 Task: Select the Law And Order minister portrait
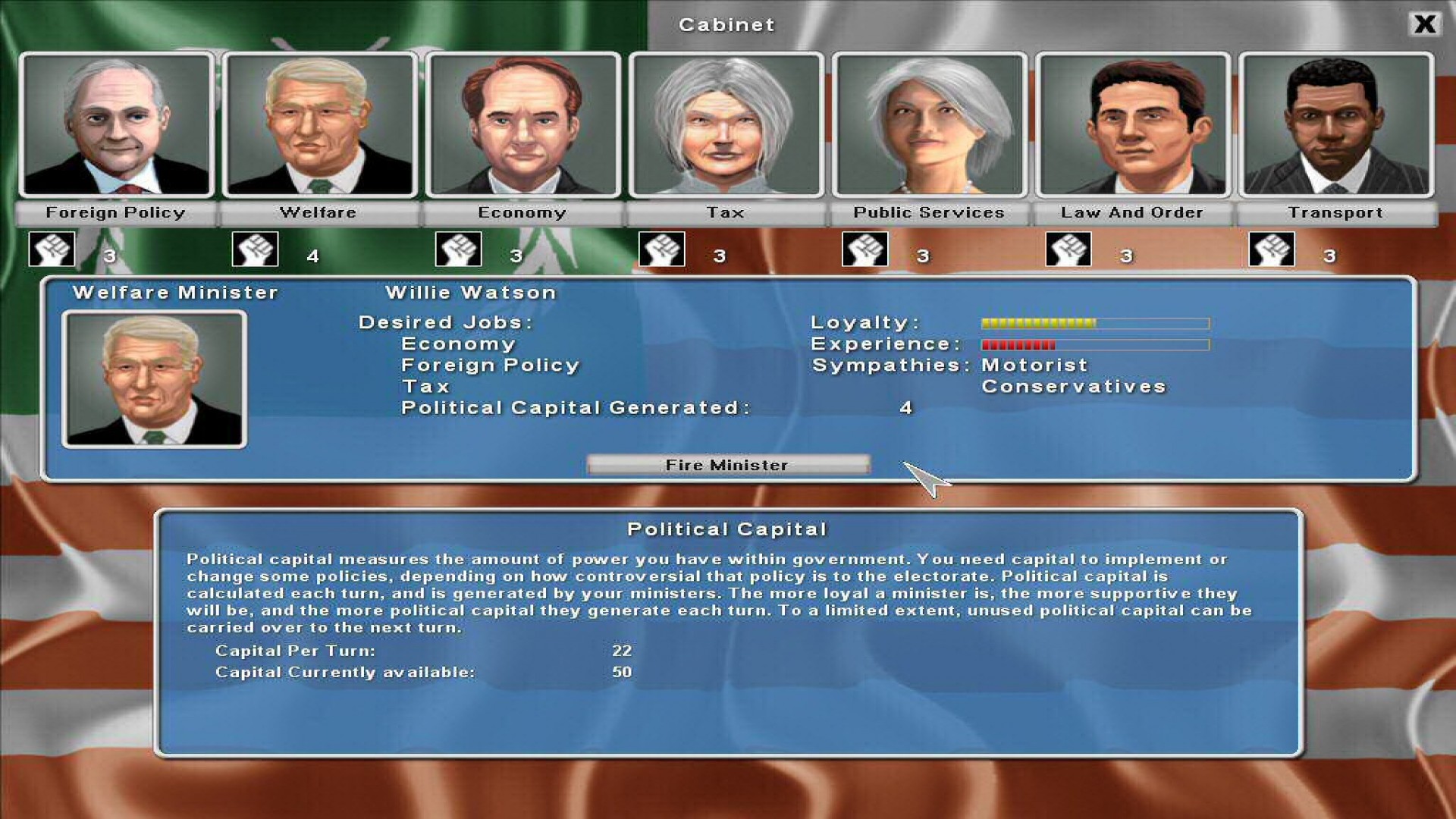click(x=1132, y=125)
